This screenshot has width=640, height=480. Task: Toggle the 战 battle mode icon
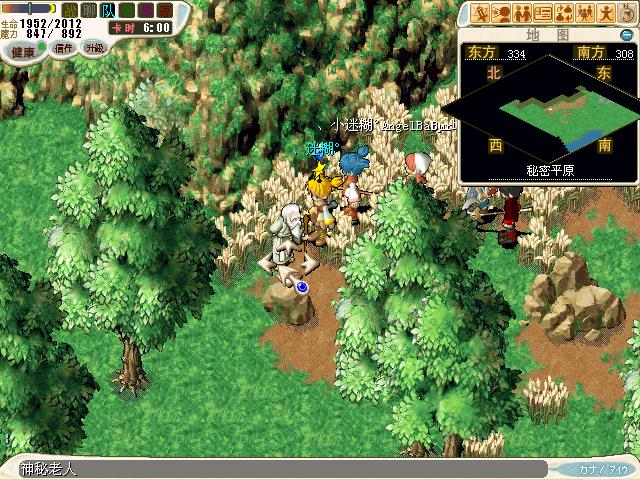(x=70, y=10)
